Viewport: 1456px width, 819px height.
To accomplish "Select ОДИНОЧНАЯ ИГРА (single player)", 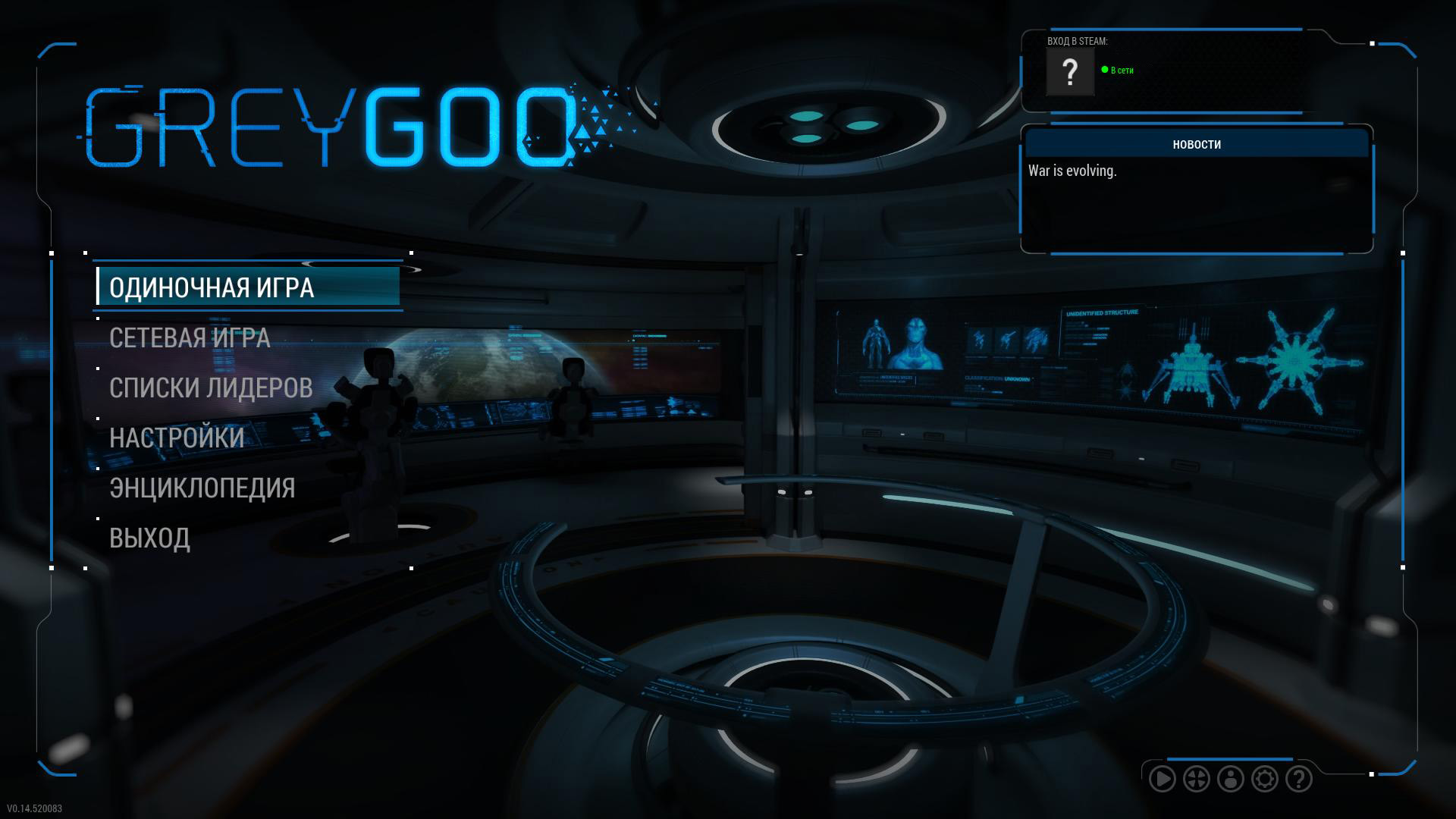I will click(212, 287).
